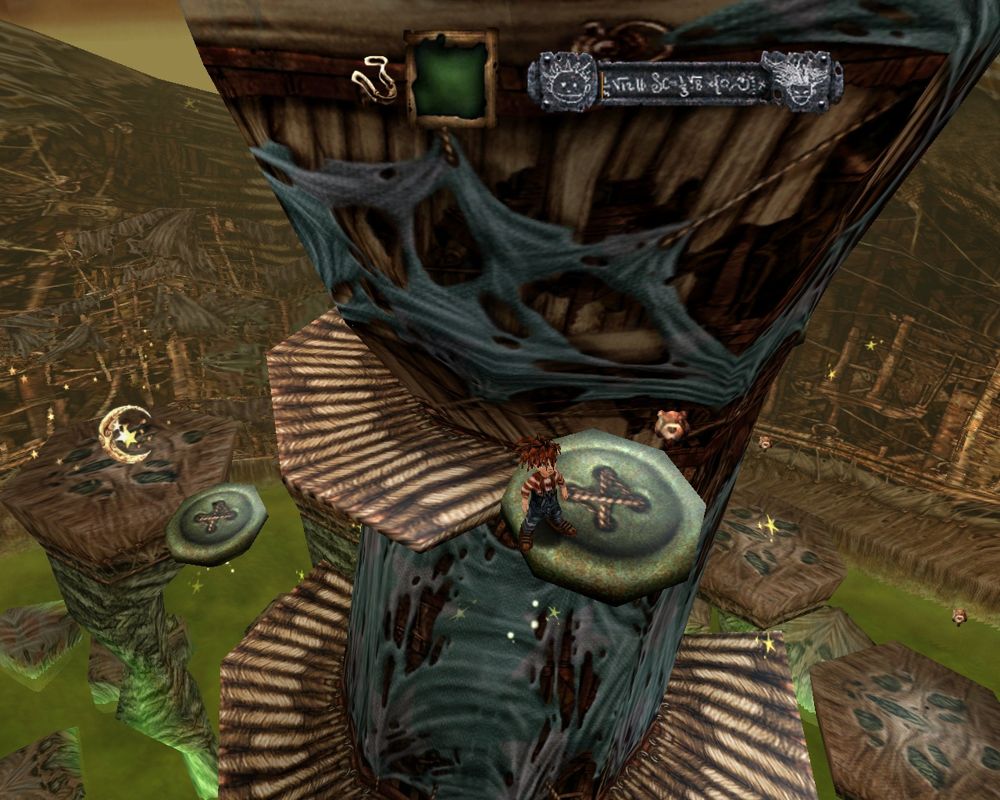Select the slingshot weapon icon
The height and width of the screenshot is (800, 1000).
[x=375, y=80]
